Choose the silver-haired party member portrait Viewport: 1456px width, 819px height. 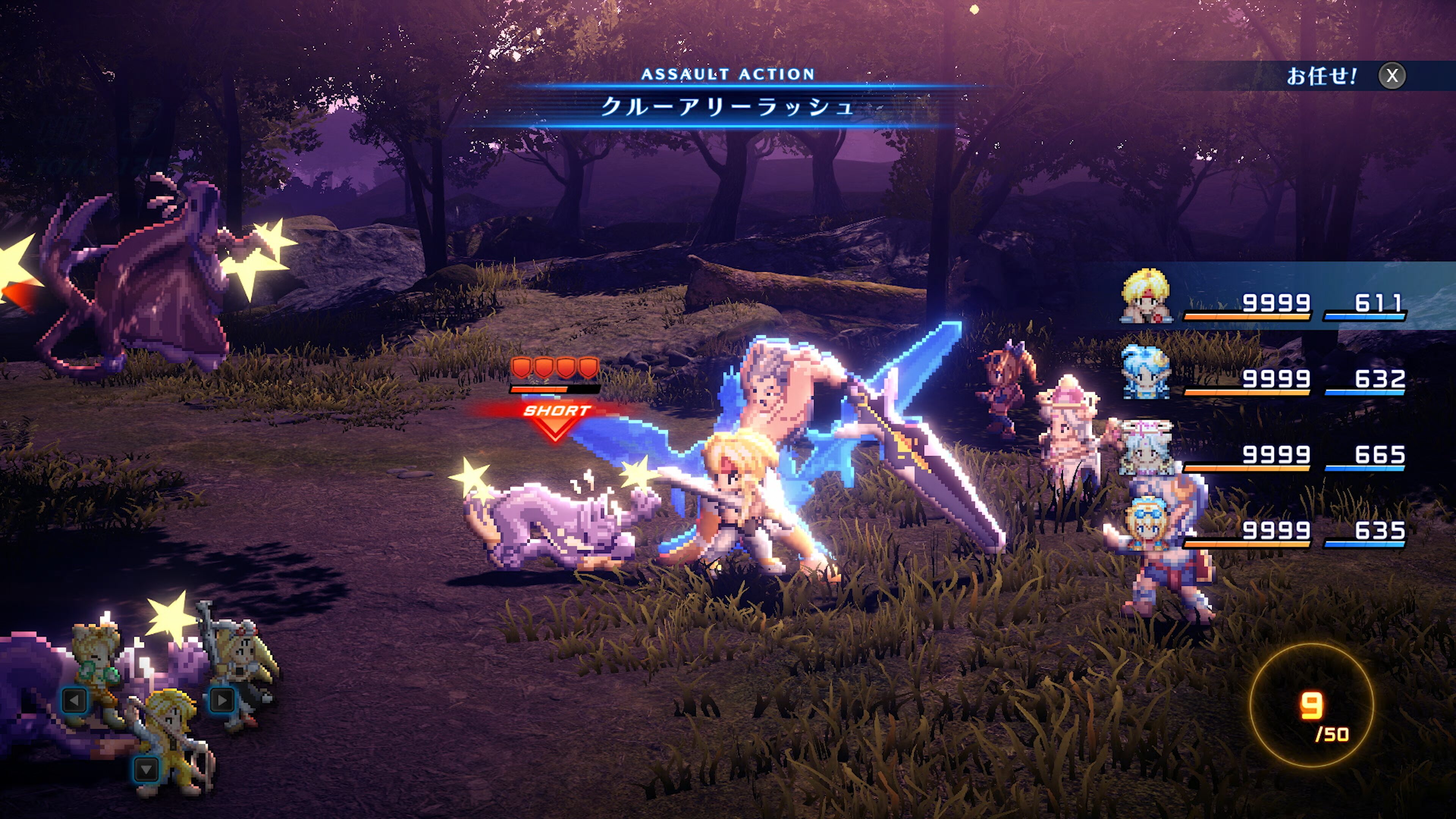click(x=1146, y=449)
